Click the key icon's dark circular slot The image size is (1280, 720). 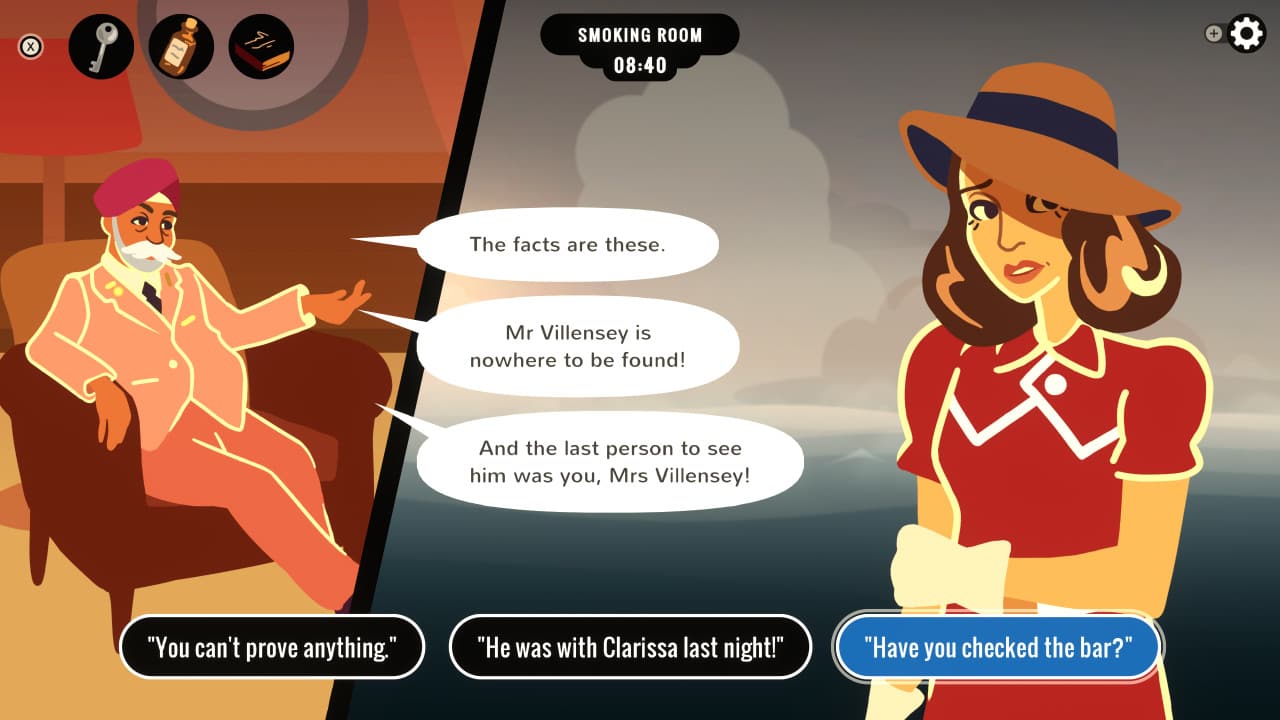click(98, 45)
